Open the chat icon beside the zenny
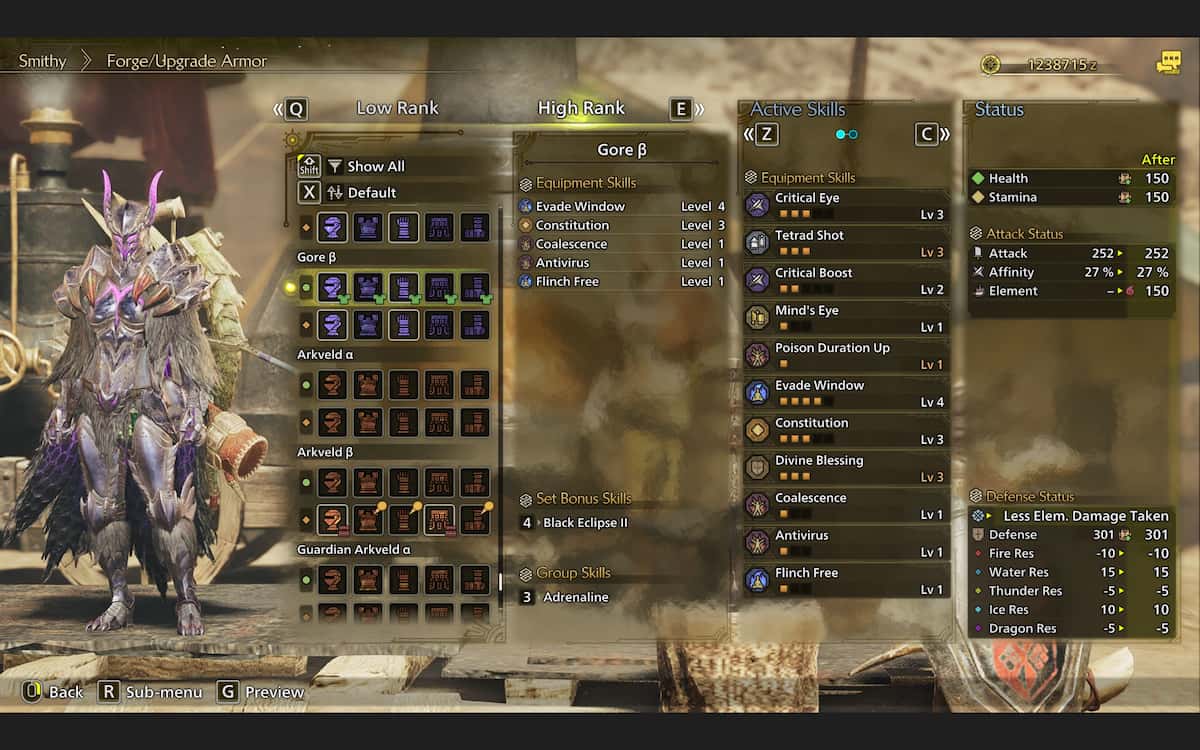The image size is (1200, 750). [x=1168, y=63]
